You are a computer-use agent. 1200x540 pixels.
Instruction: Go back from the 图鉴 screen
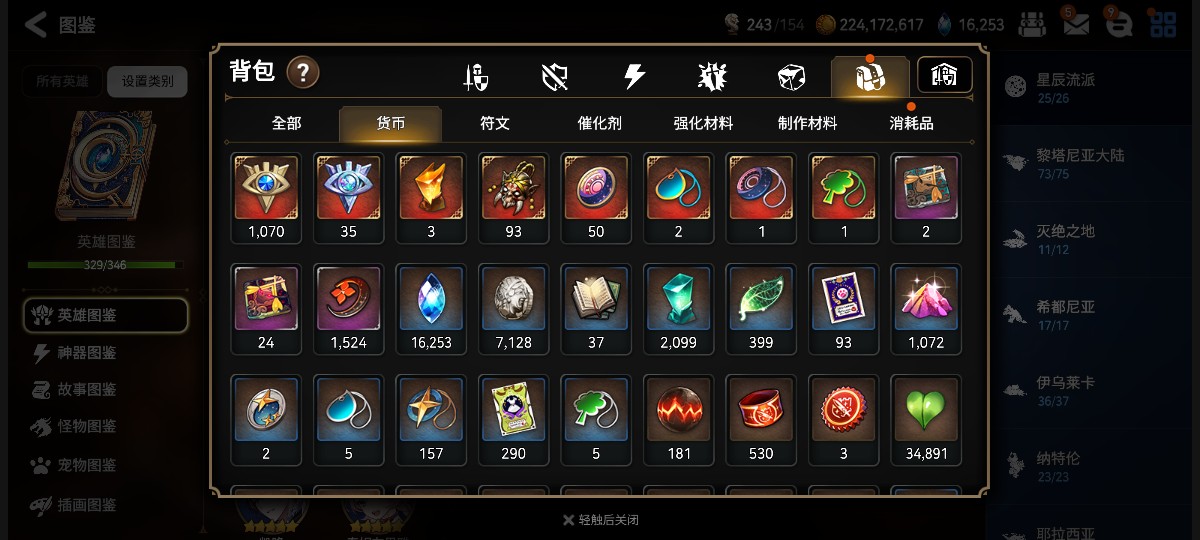[36, 25]
